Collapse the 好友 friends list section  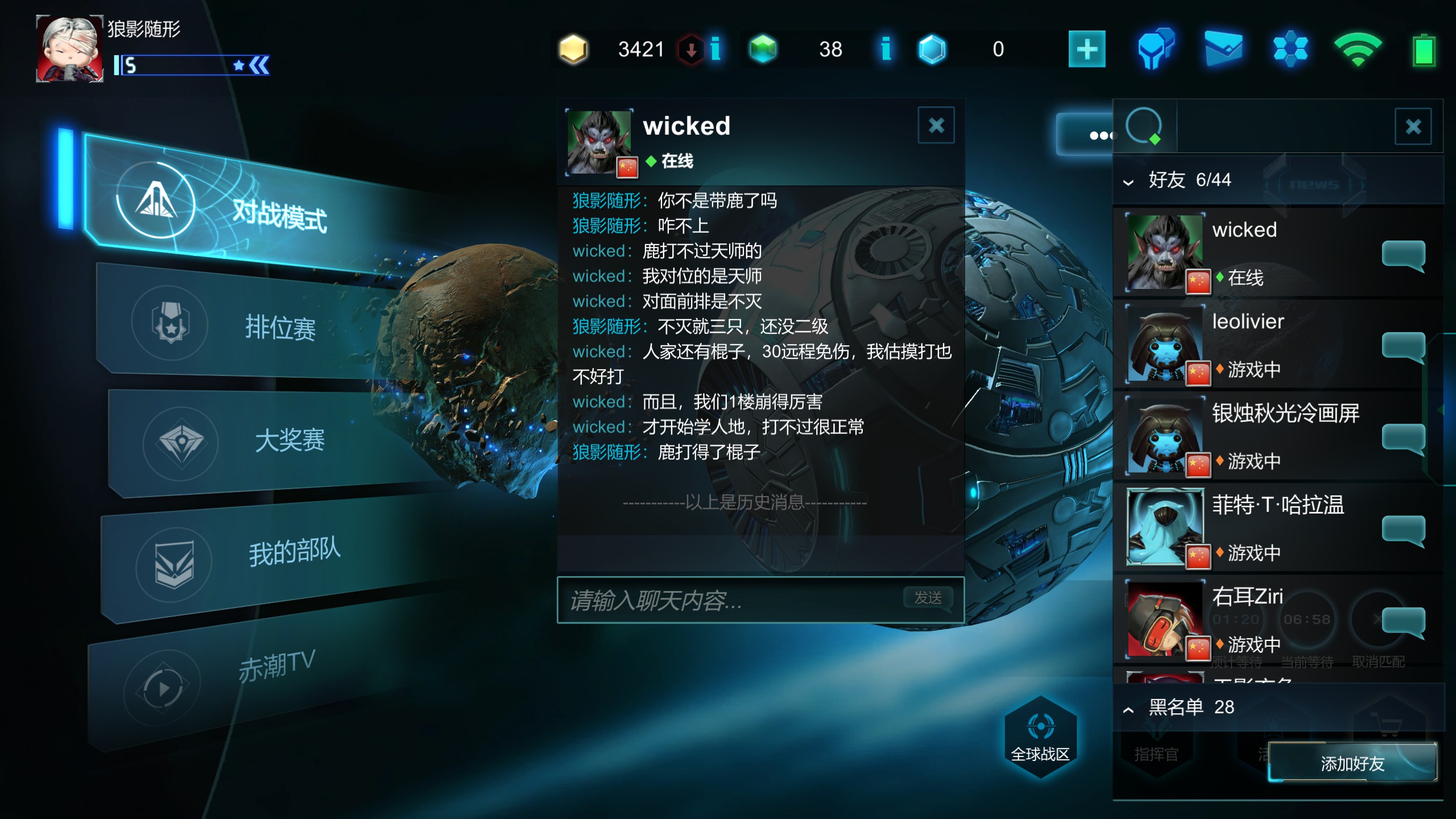1128,182
